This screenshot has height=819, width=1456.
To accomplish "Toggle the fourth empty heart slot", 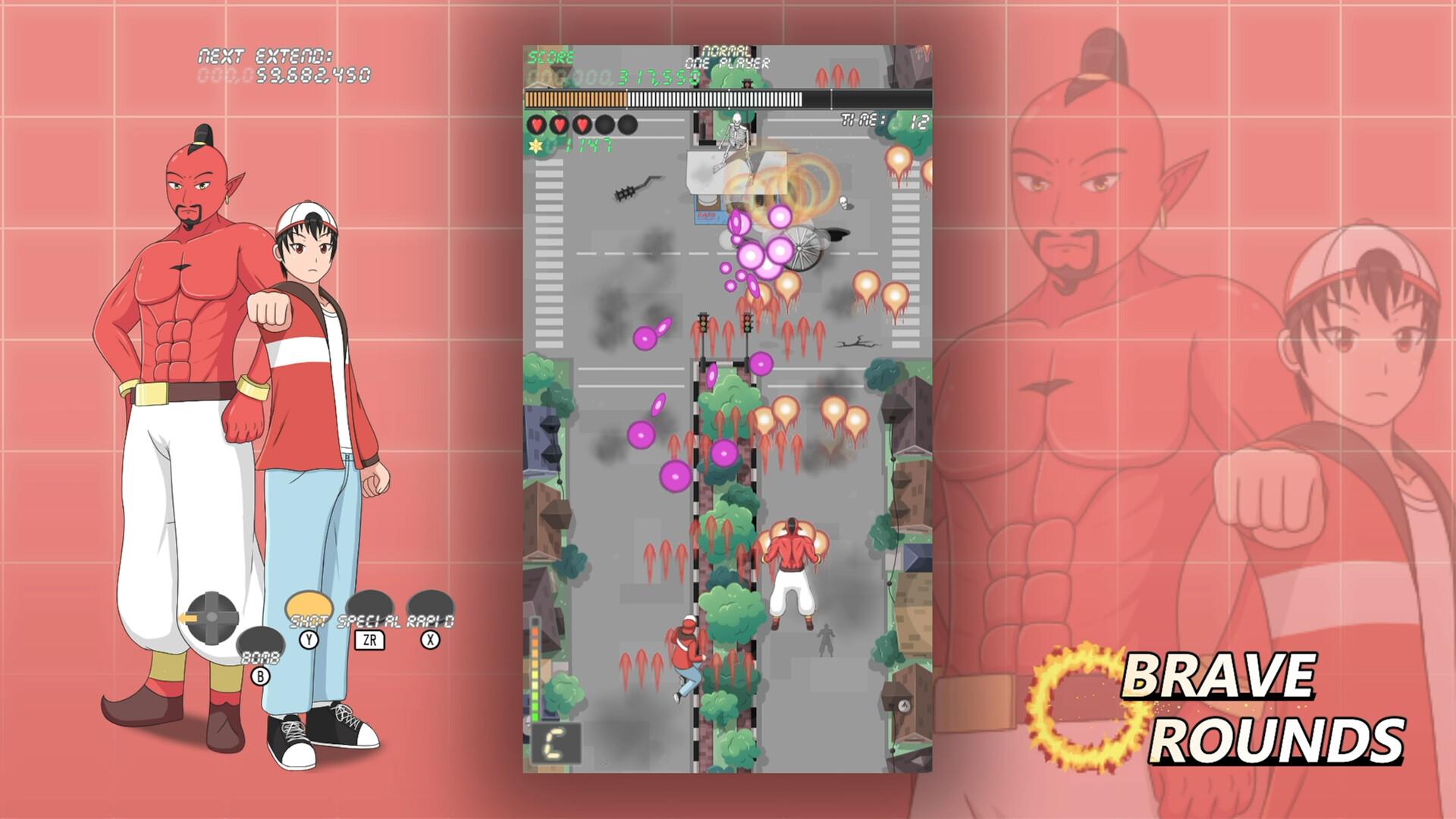I will [605, 124].
